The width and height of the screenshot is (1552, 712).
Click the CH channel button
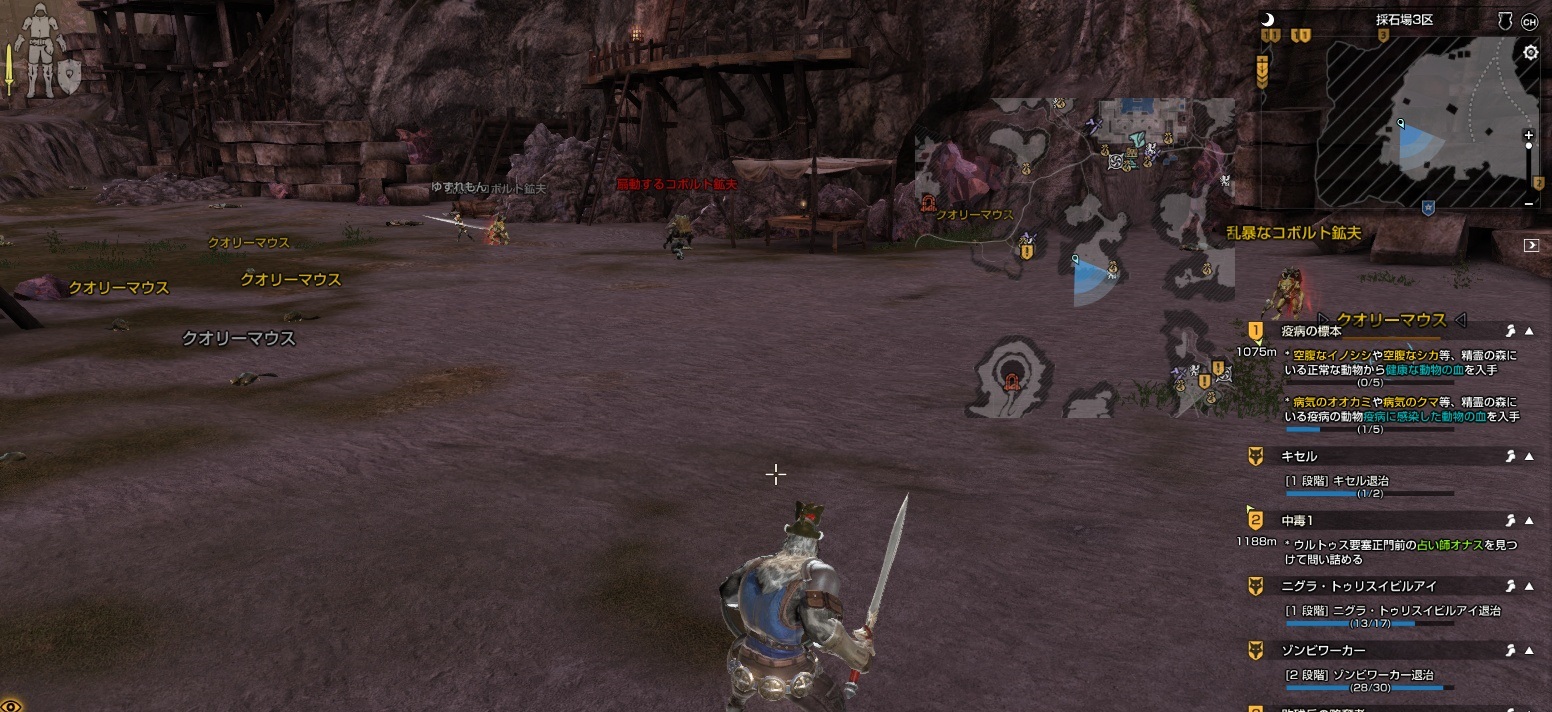(1529, 21)
